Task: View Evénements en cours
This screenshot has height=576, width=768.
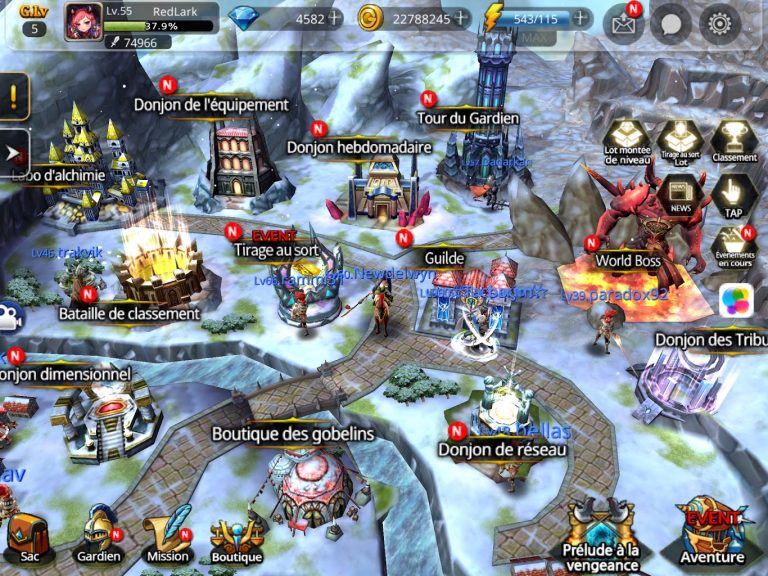Action: click(x=735, y=247)
